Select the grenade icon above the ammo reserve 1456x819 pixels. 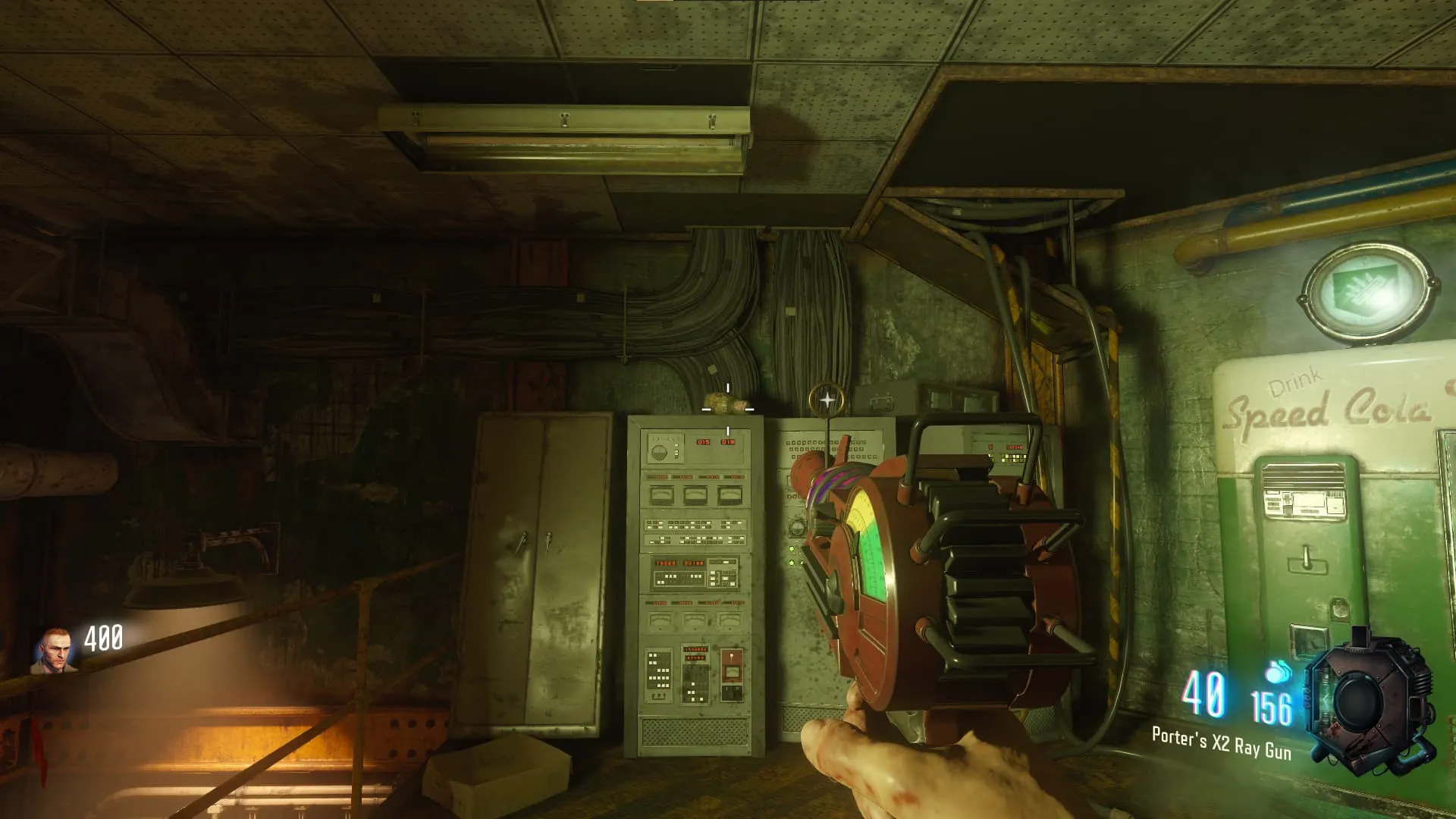pos(1279,672)
